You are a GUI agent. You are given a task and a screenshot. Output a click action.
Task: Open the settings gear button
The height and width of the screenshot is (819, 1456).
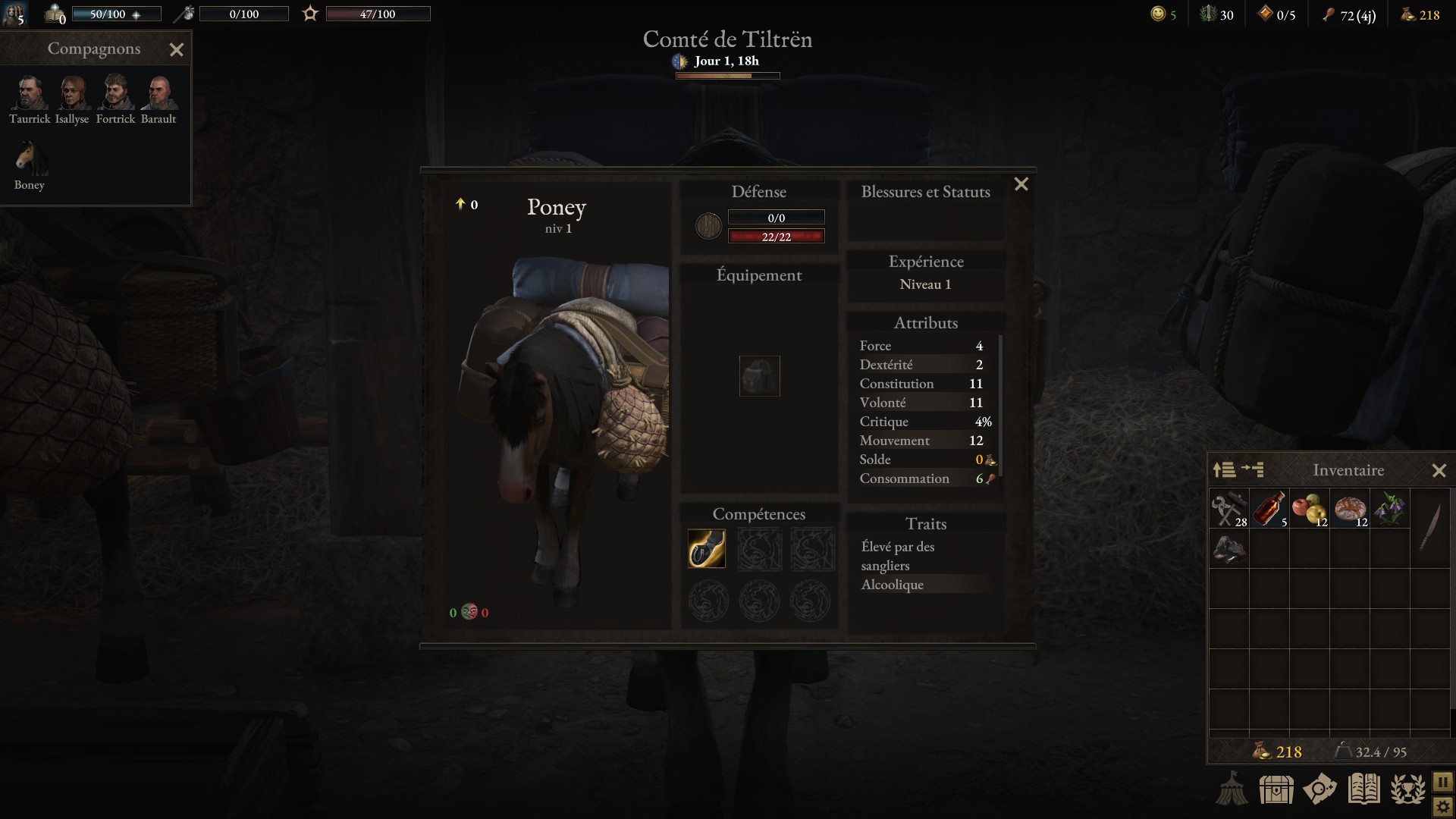tap(1442, 807)
